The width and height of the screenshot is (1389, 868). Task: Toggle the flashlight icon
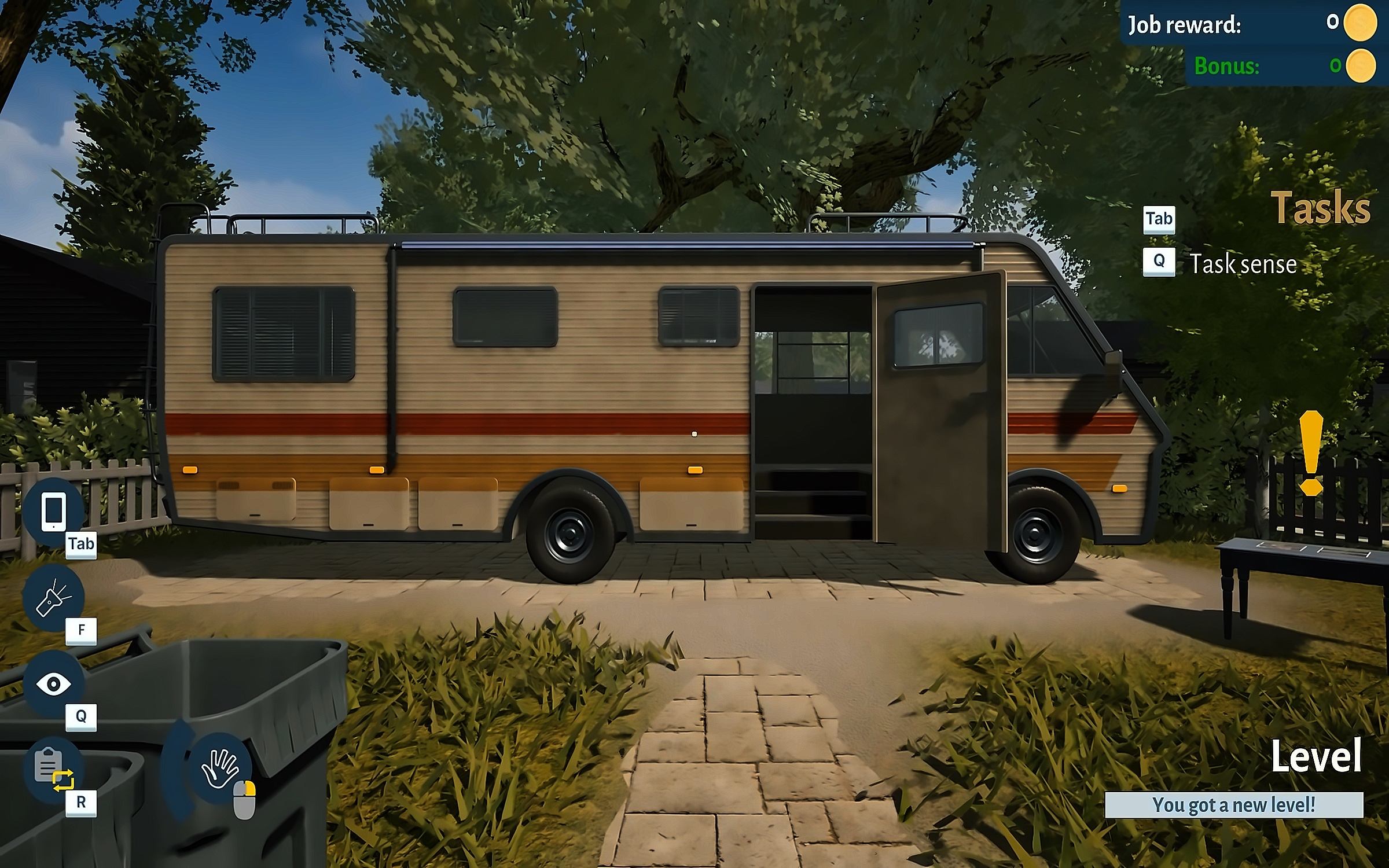[53, 598]
